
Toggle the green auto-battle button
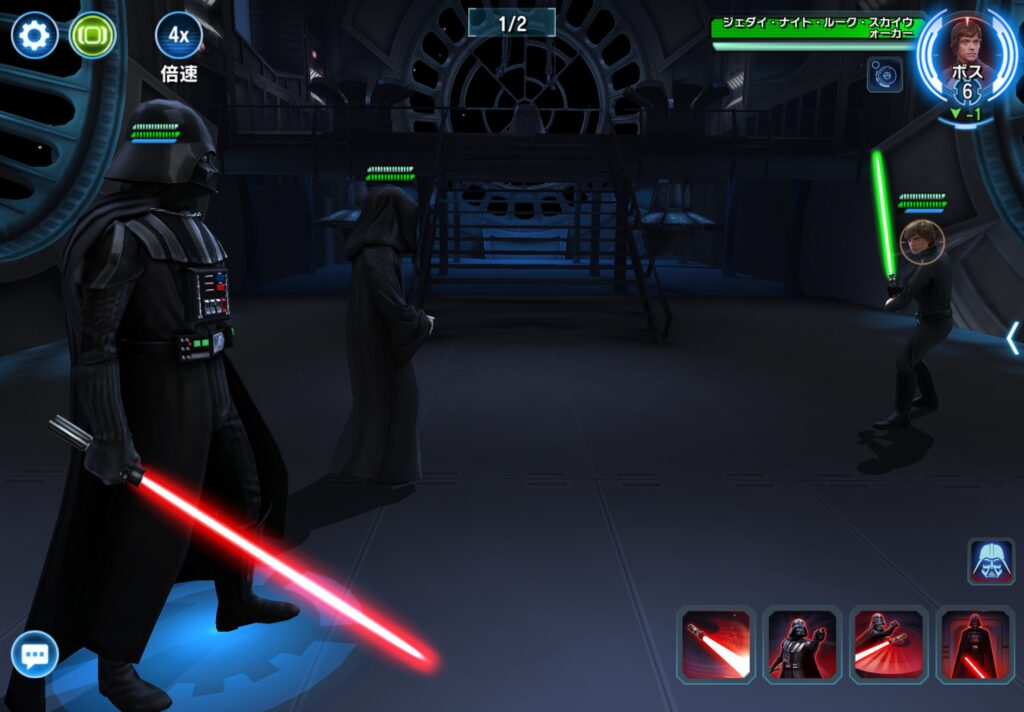(92, 36)
